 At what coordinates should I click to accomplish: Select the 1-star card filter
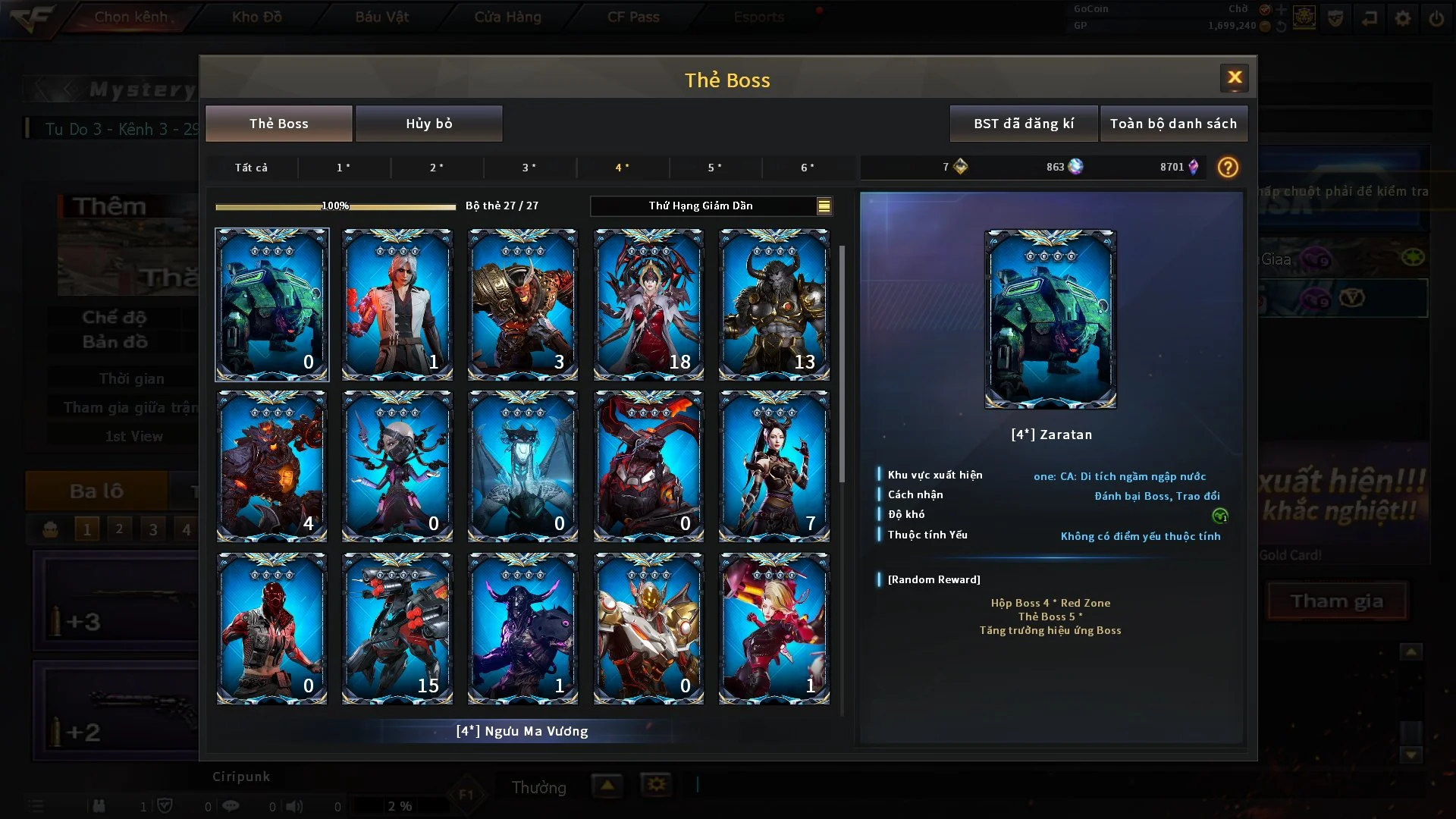(x=344, y=168)
